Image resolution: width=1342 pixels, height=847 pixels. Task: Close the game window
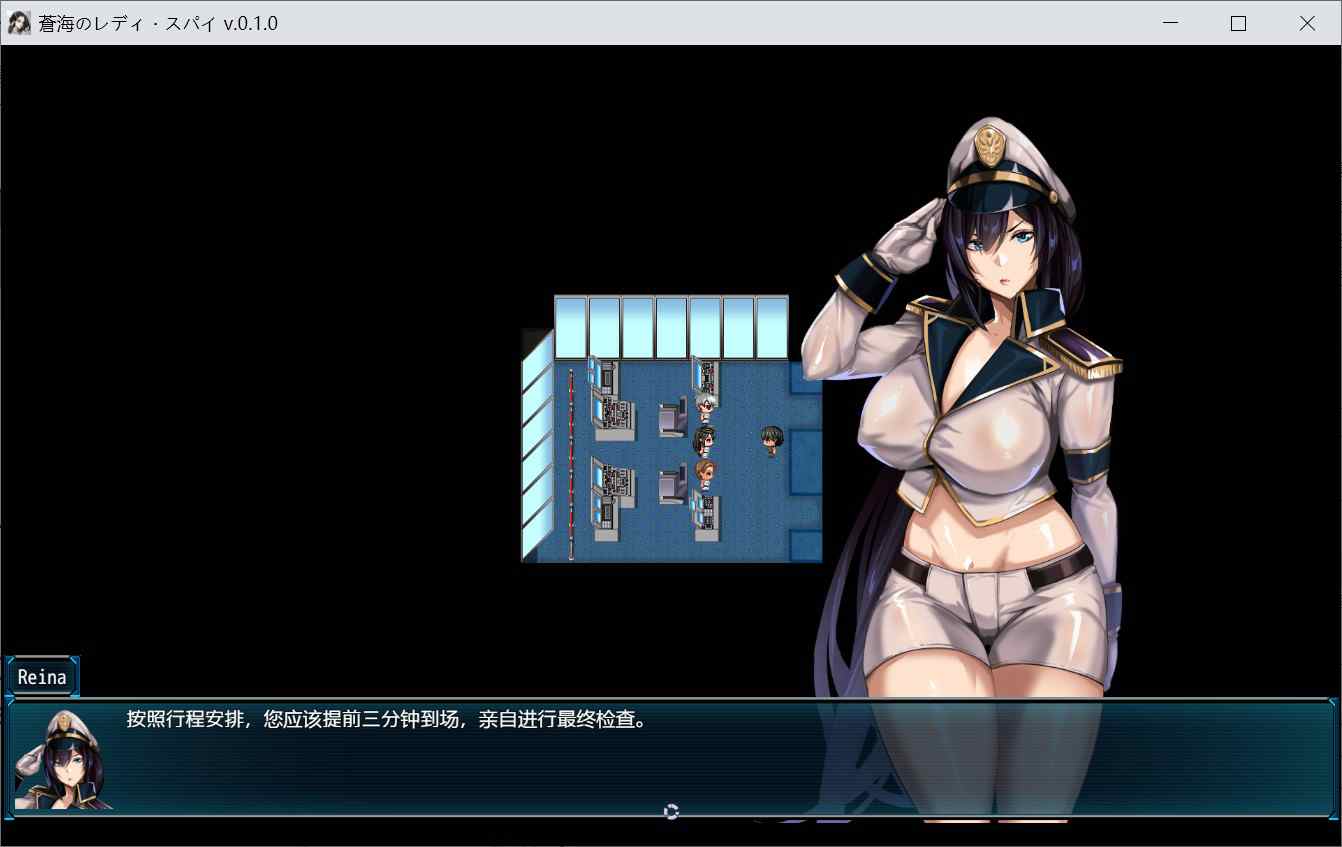tap(1306, 23)
